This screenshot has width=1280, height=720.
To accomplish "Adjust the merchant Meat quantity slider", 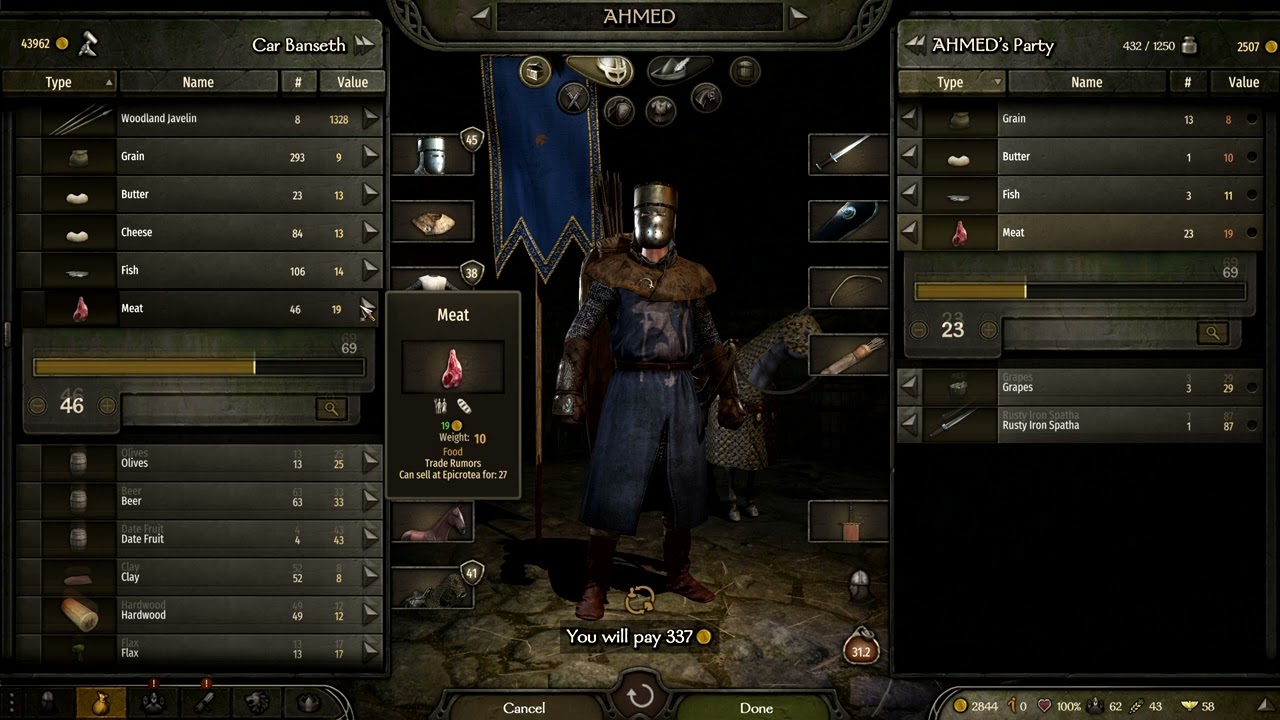I will tap(198, 368).
